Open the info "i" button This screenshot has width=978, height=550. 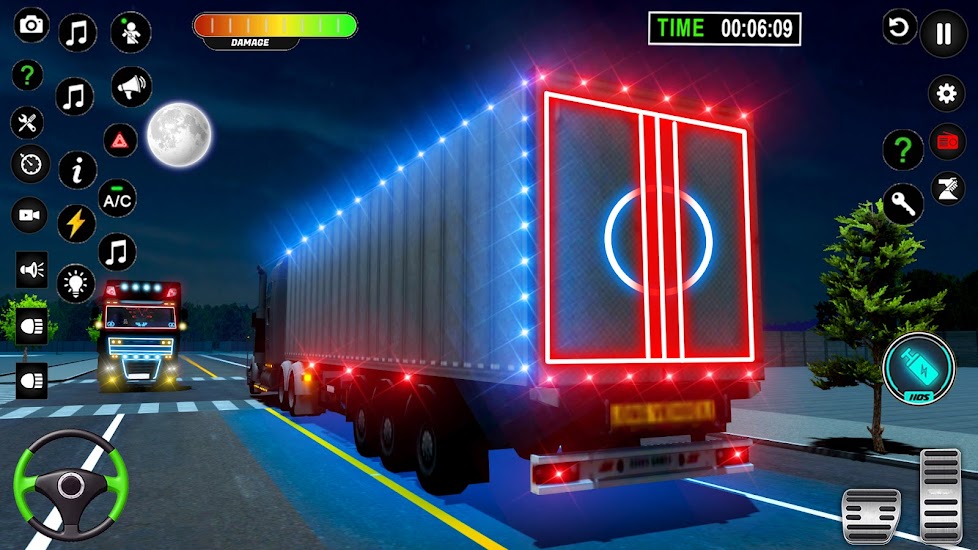coord(77,170)
